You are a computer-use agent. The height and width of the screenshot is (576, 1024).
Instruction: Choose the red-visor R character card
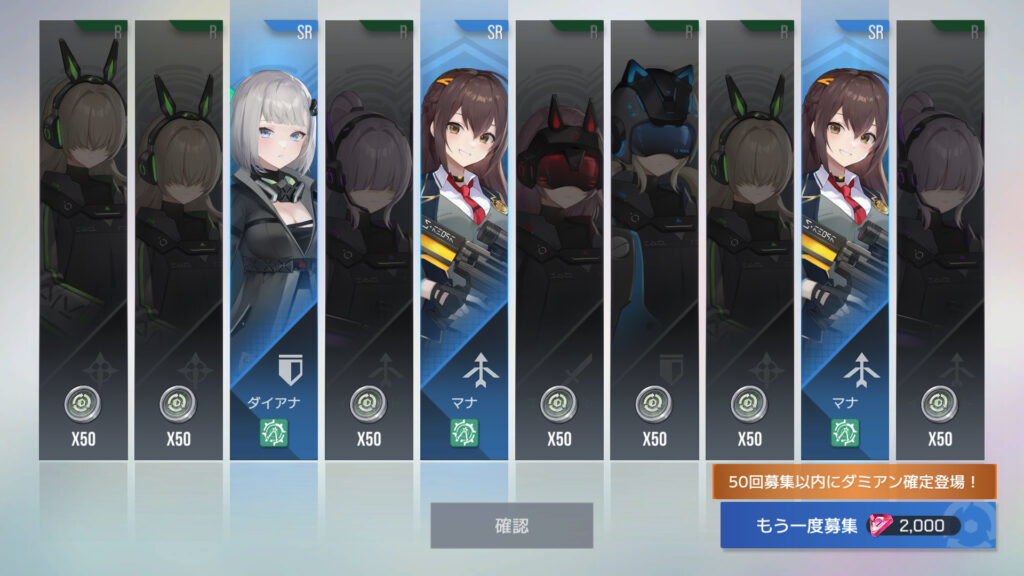[559, 240]
